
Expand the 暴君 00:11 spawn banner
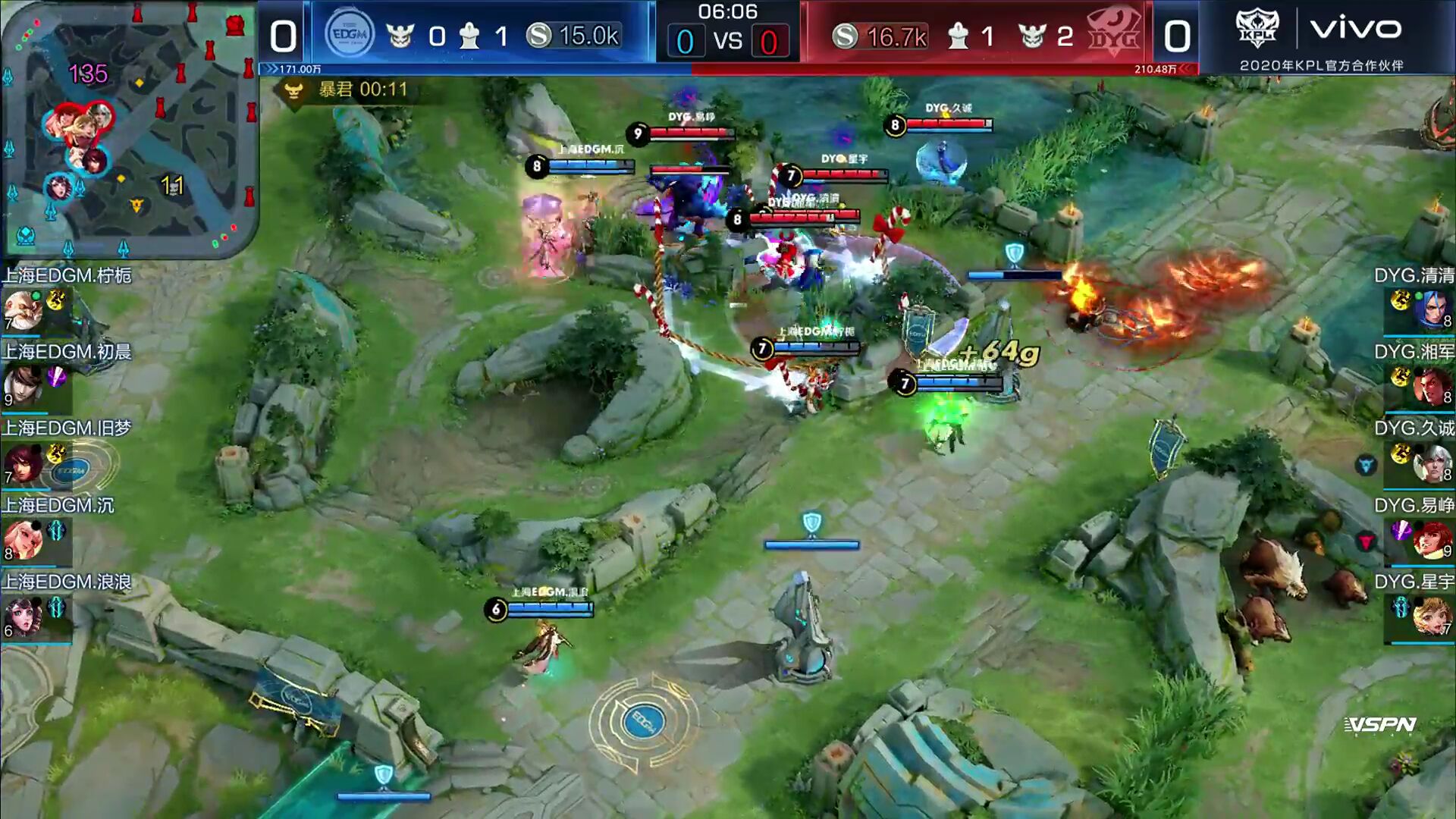pyautogui.click(x=345, y=89)
